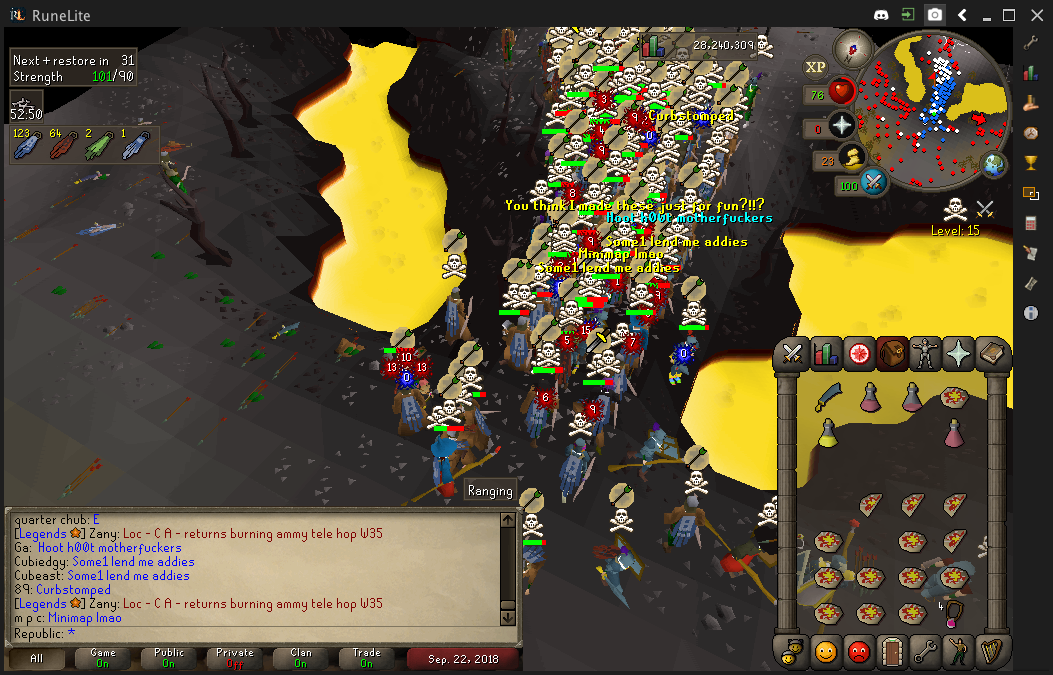Select the cutlass in the inventory
This screenshot has height=675, width=1053.
coord(828,397)
